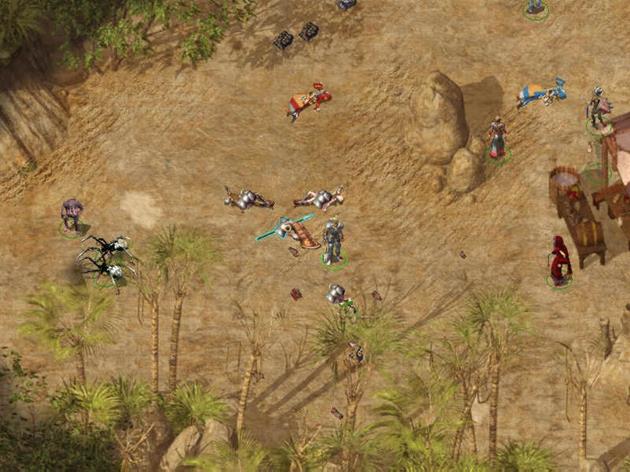This screenshot has width=630, height=472.
Task: Select the robed character standing beside the boulder
Action: point(497,138)
